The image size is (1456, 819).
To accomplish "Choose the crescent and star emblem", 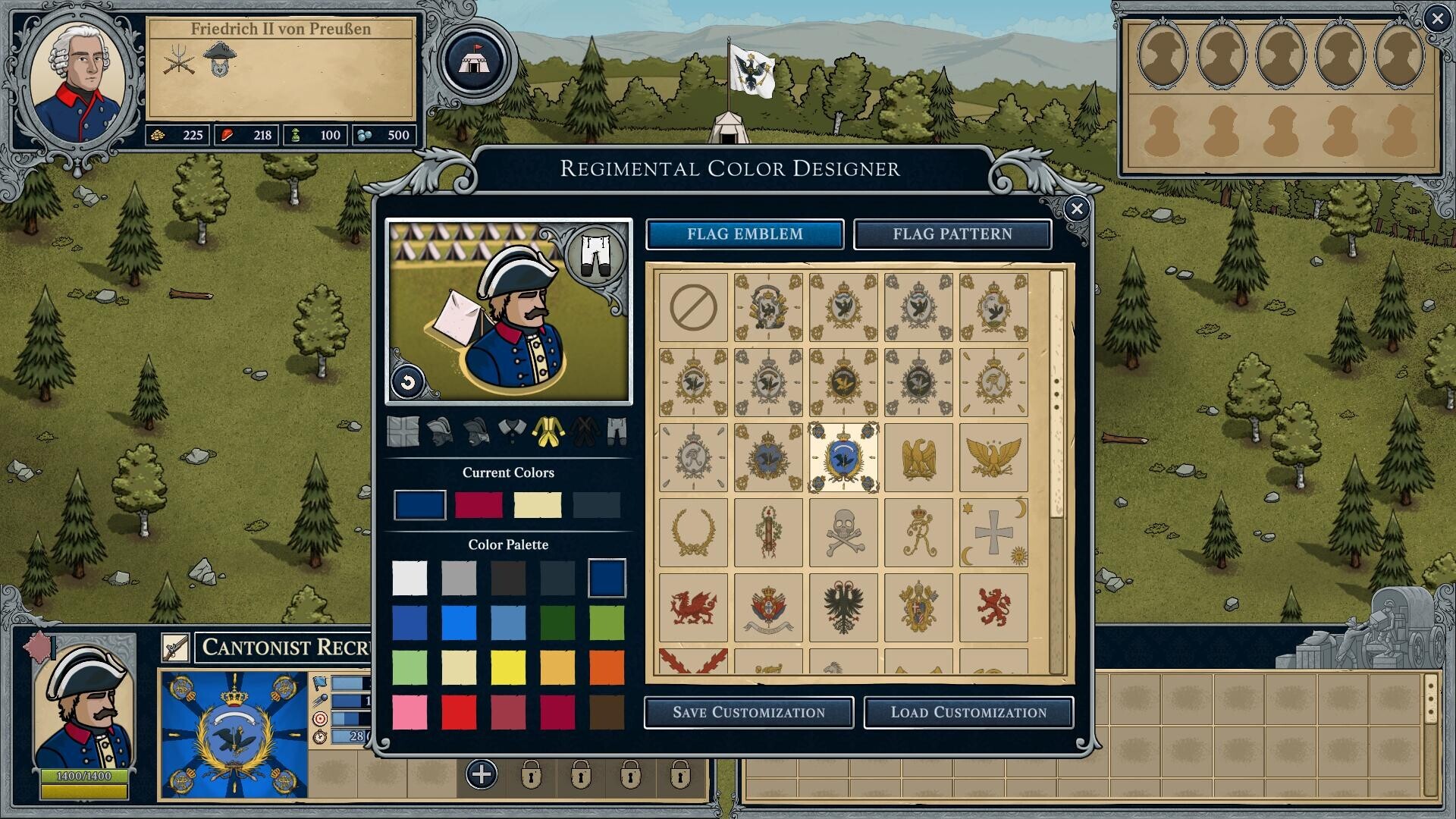I will pos(993,532).
